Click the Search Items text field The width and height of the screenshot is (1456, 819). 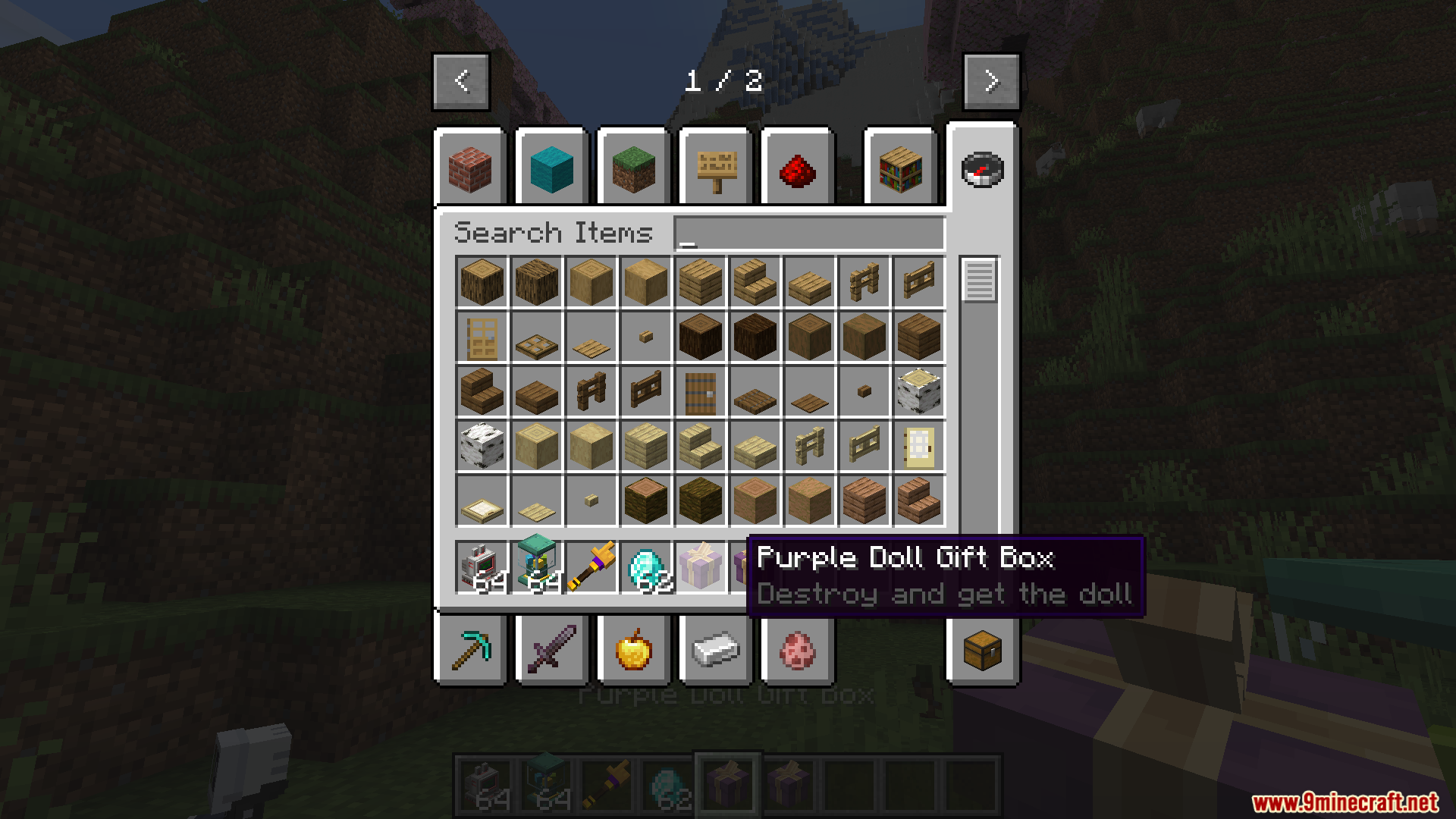[x=809, y=234]
